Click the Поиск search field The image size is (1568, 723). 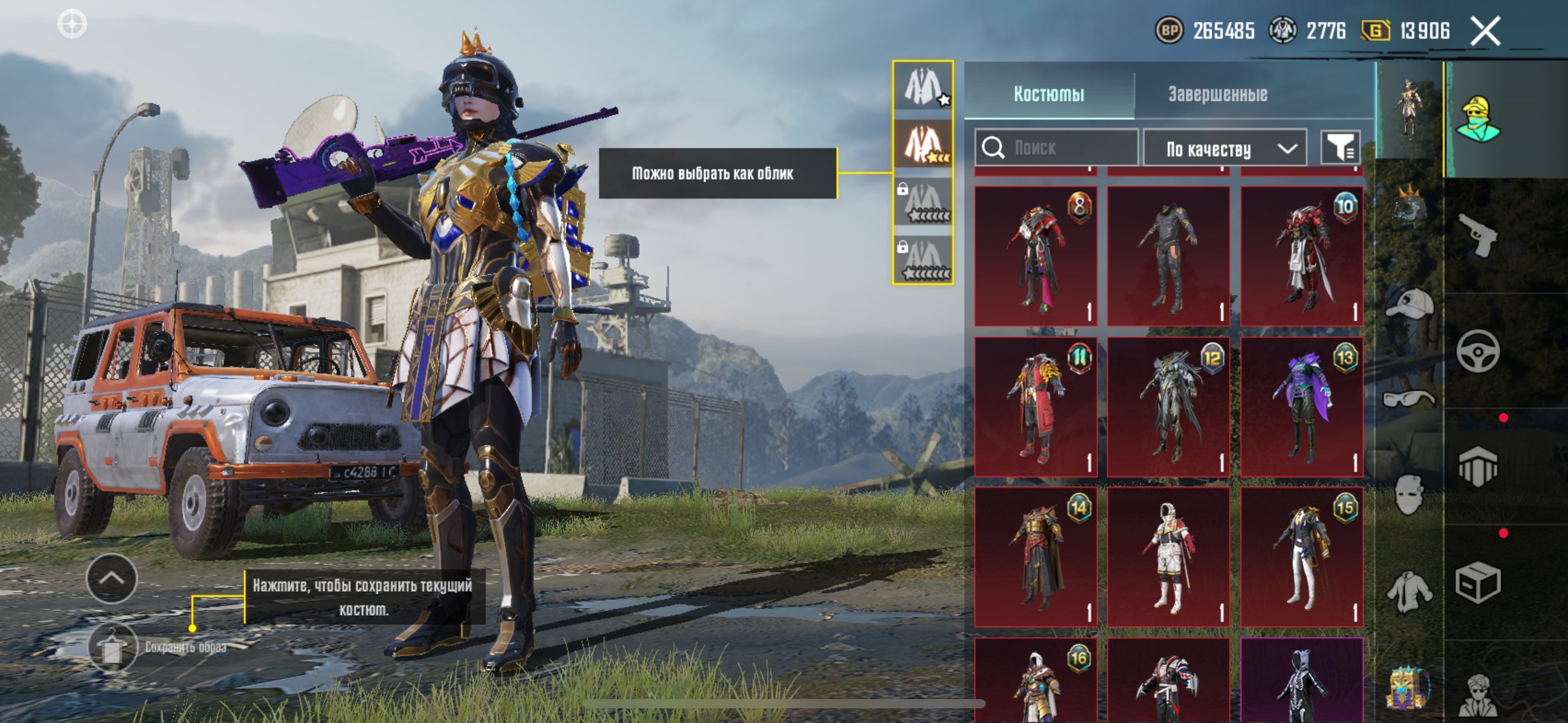1056,148
